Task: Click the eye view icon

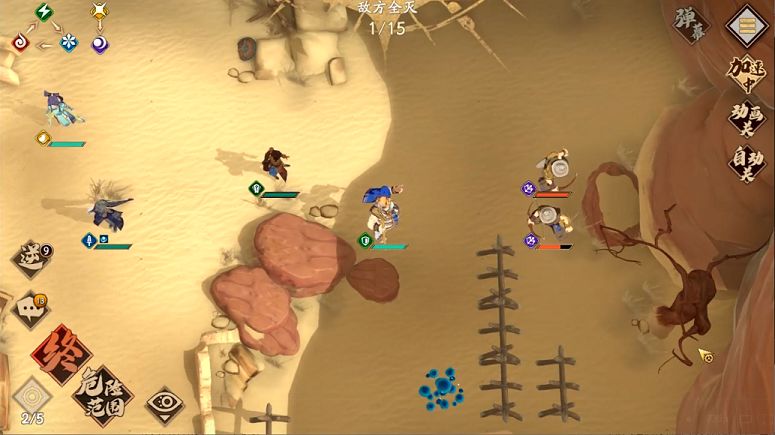Action: pos(163,404)
